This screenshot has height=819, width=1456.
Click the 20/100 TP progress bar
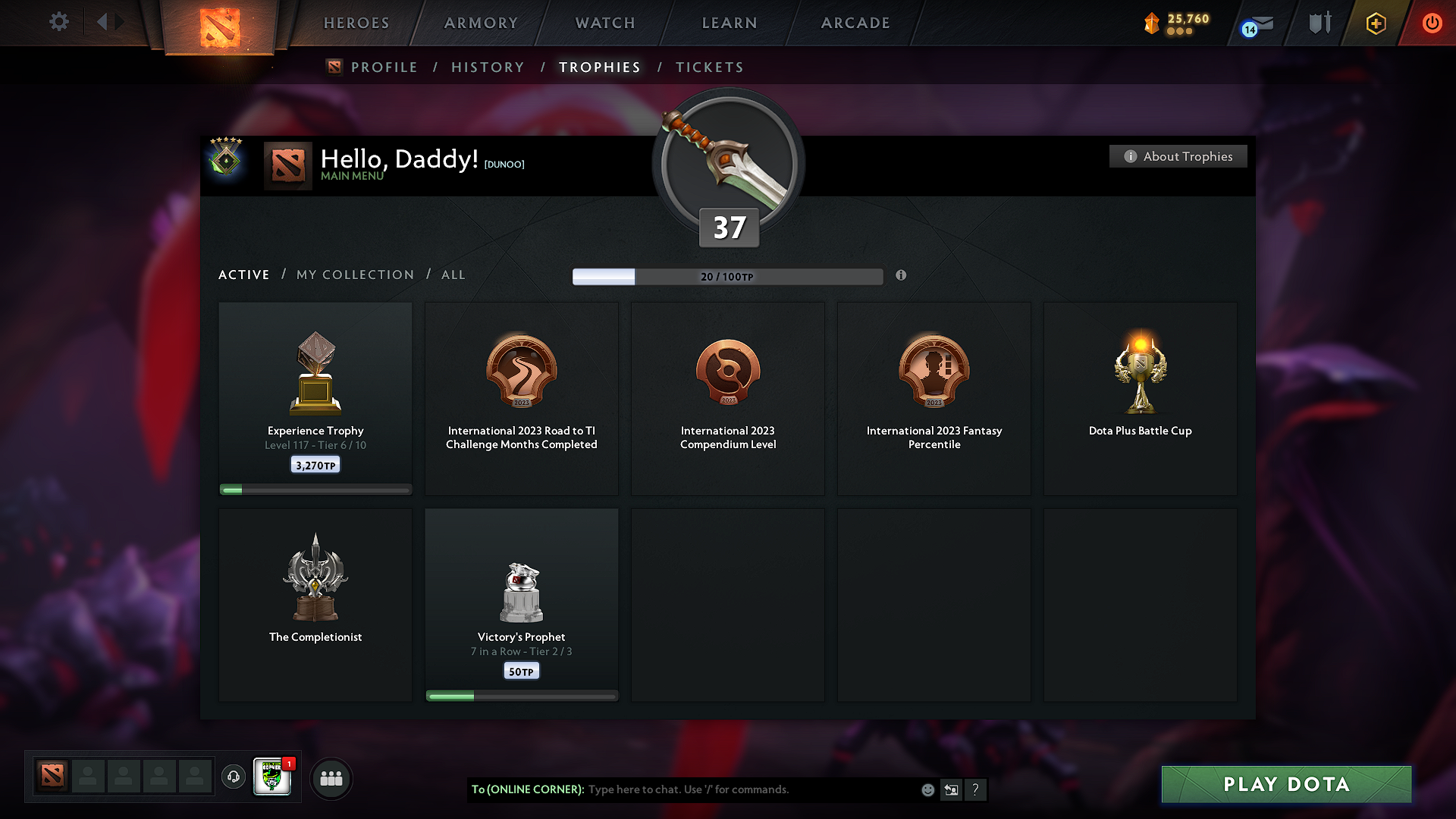click(x=728, y=277)
